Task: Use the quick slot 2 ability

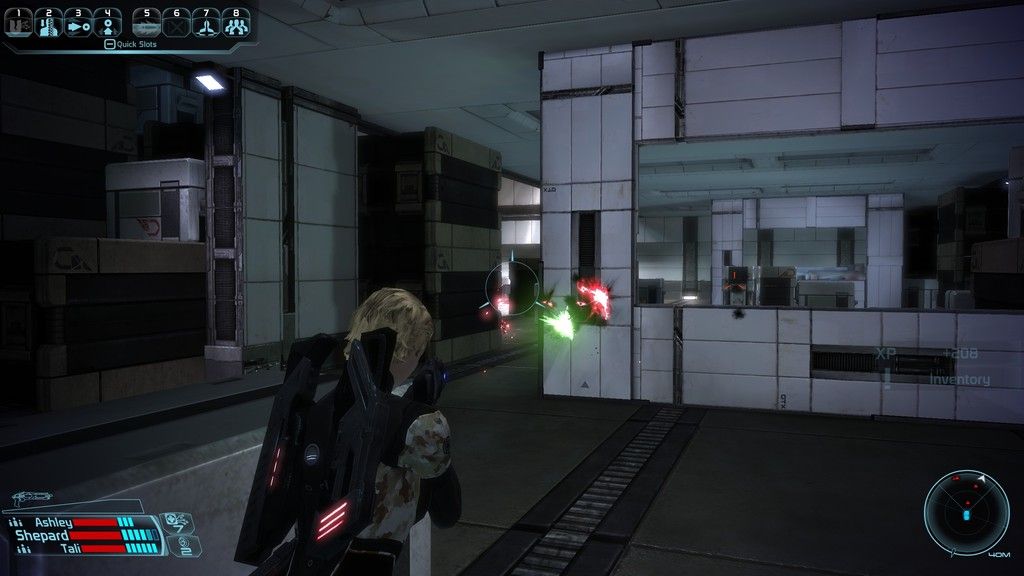Action: 49,23
